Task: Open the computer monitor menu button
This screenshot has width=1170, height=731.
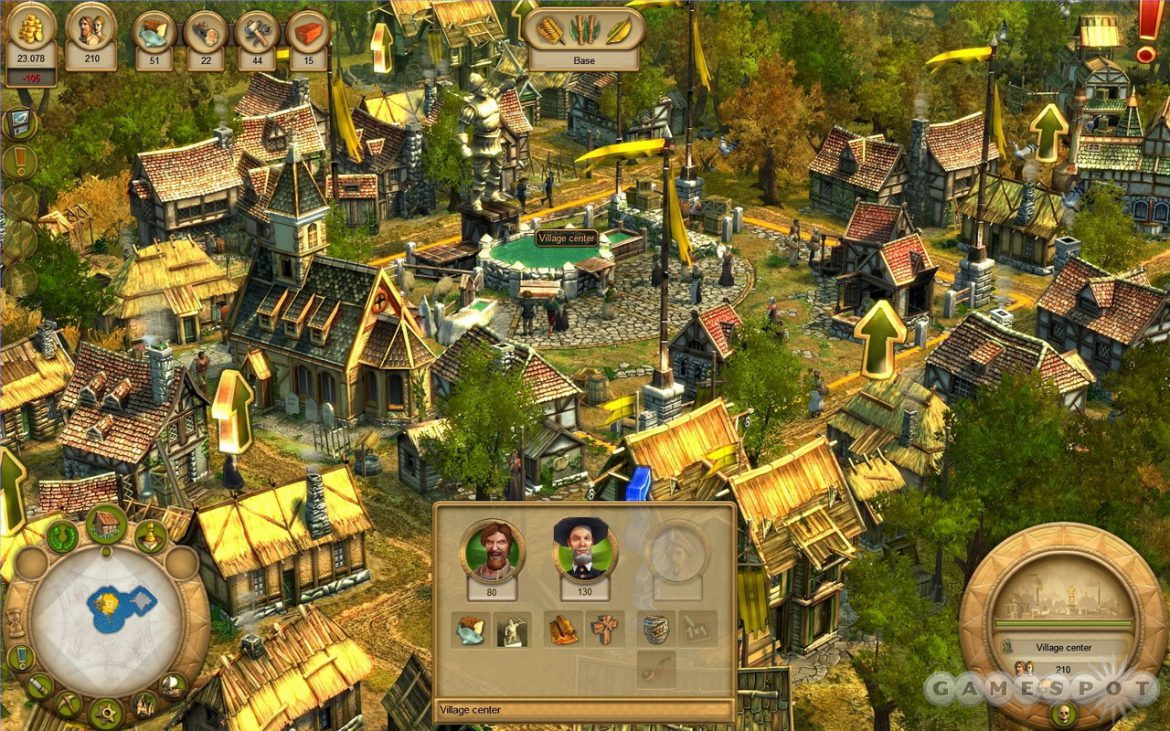Action: point(19,124)
